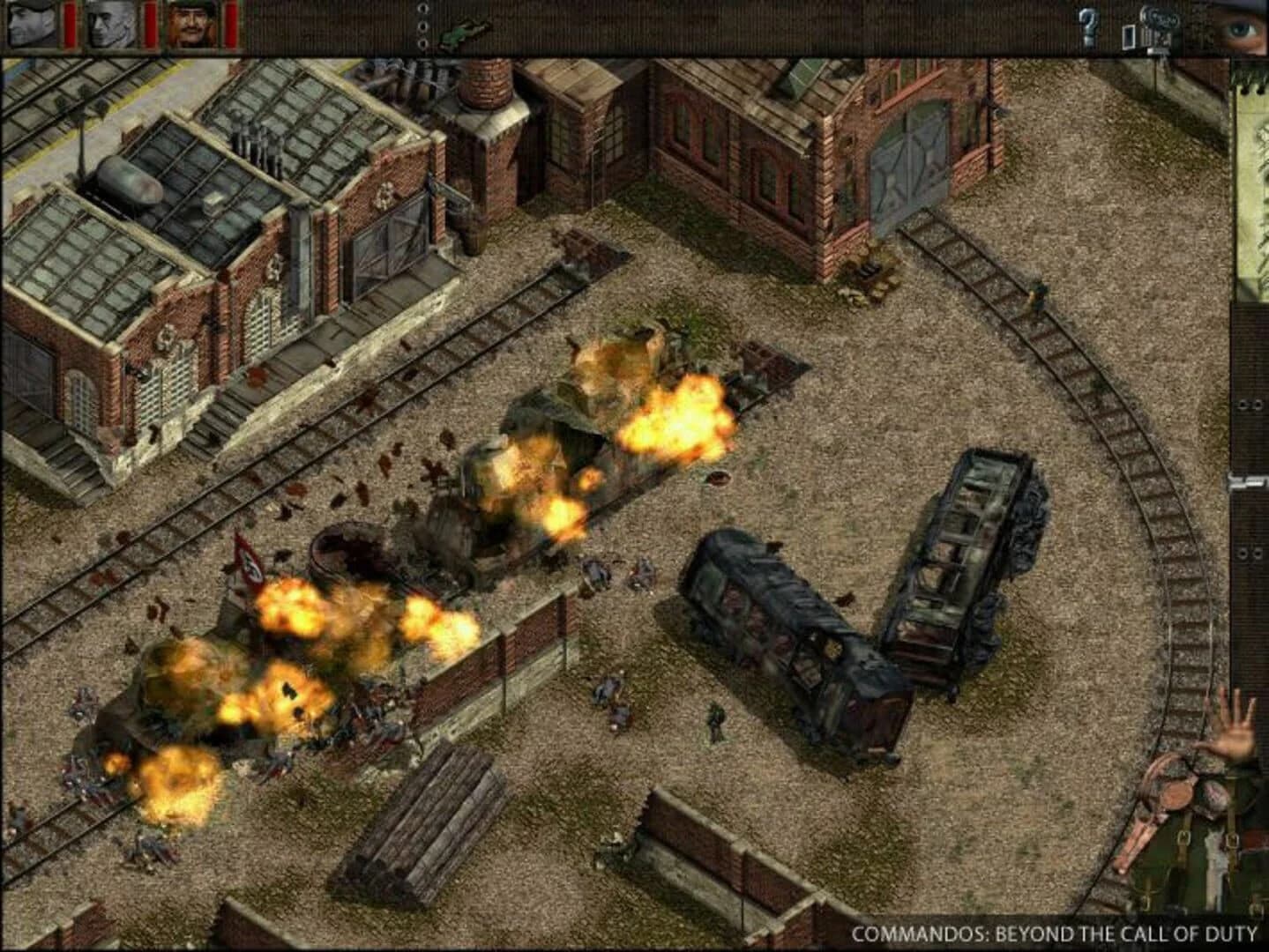This screenshot has width=1269, height=952.
Task: Switch view to the Spy's notebook tab
Action: point(110,24)
